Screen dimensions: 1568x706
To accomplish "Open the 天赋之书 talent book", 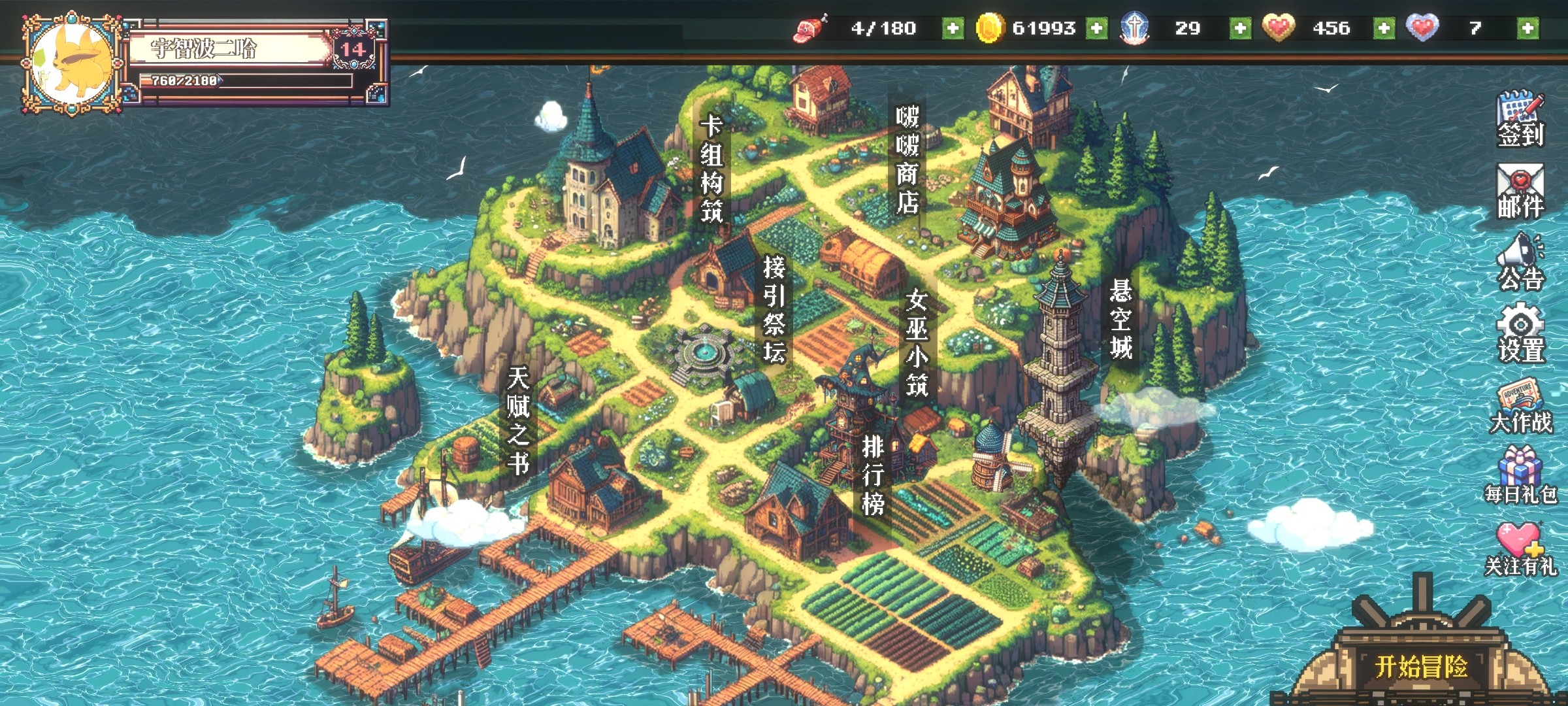I will tap(518, 420).
